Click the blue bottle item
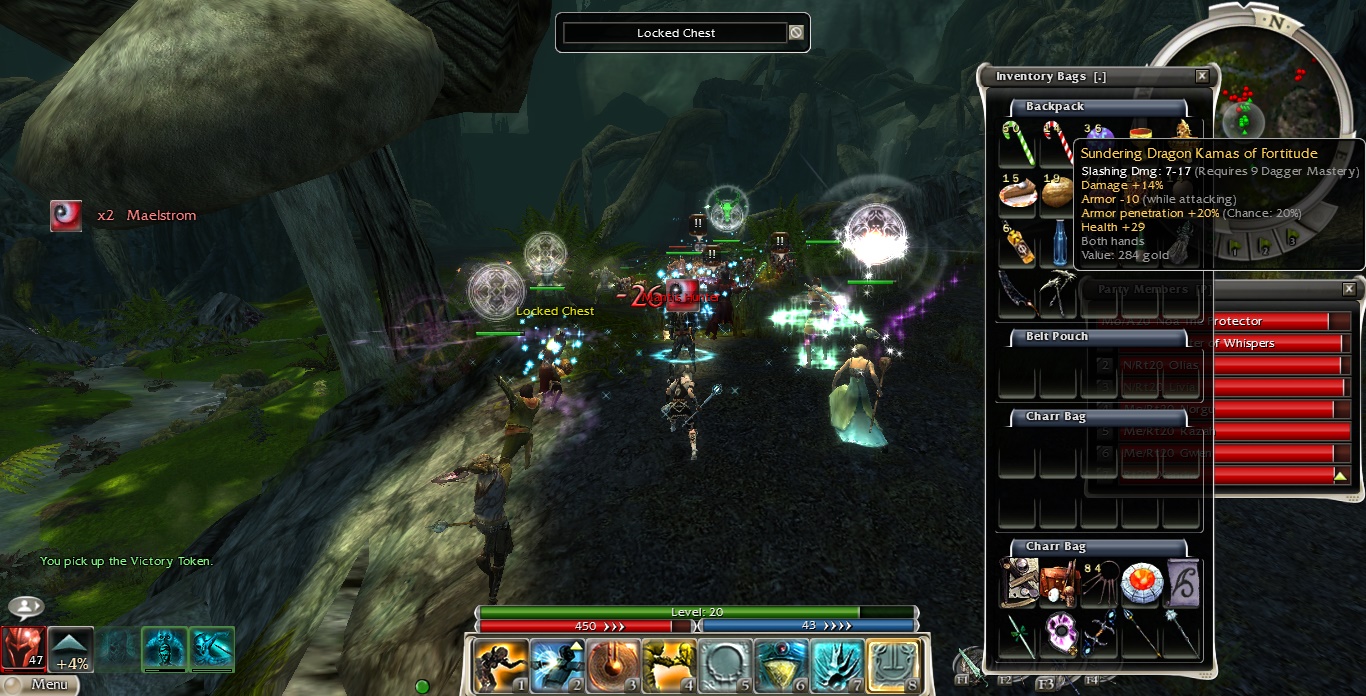Viewport: 1366px width, 696px height. 1058,244
